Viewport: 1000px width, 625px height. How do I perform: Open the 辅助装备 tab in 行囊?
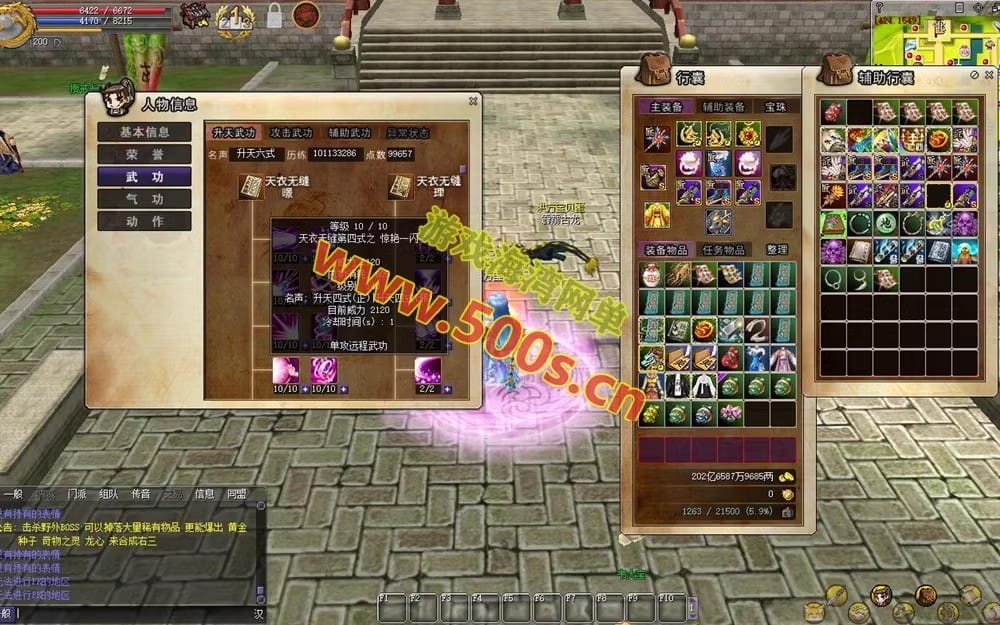(723, 107)
